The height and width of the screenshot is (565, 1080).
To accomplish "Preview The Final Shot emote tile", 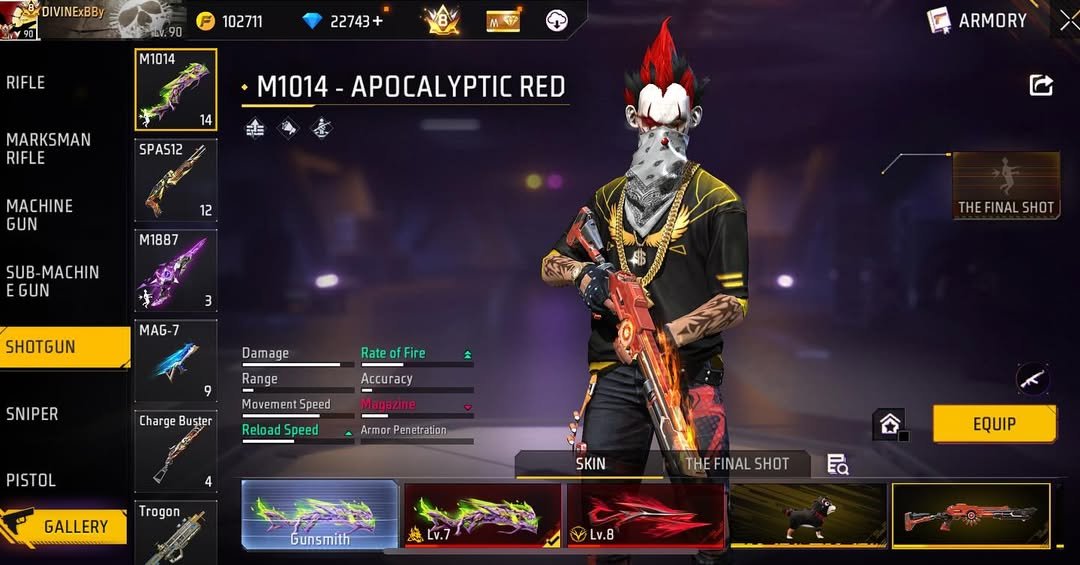I will click(x=1006, y=186).
